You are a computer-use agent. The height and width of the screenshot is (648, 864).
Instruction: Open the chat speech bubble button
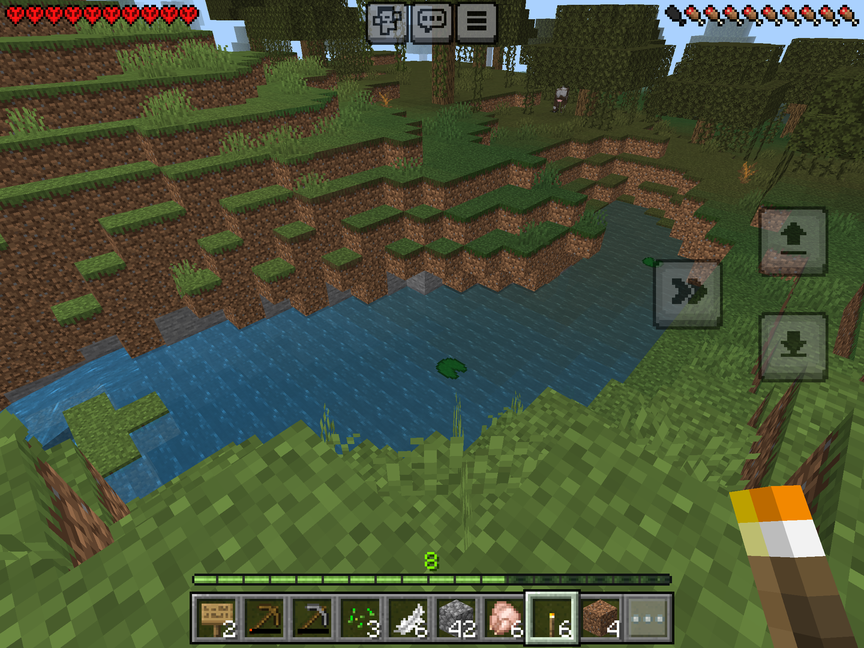point(432,21)
